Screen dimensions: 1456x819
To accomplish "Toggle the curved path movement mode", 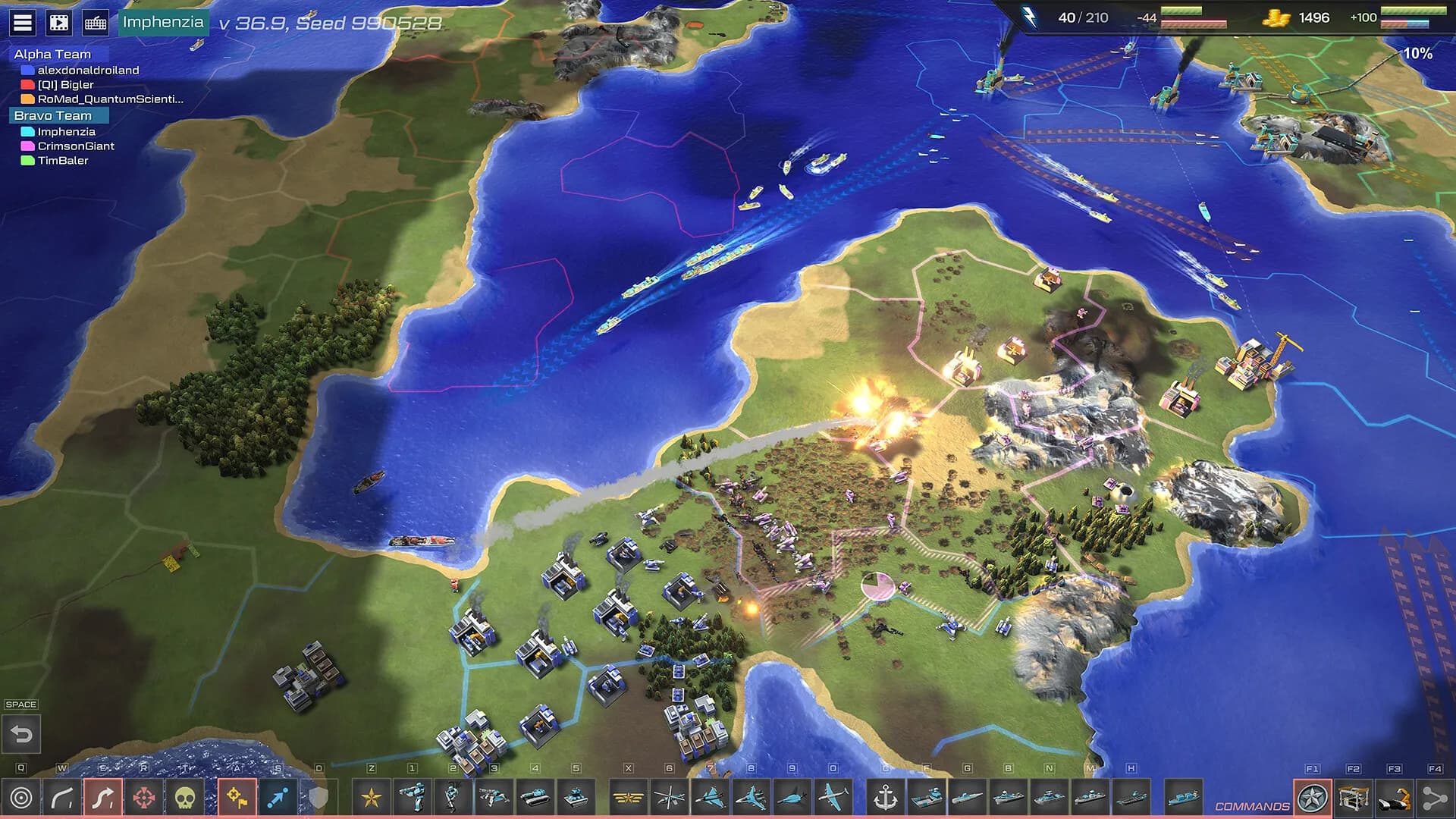I will point(63,799).
